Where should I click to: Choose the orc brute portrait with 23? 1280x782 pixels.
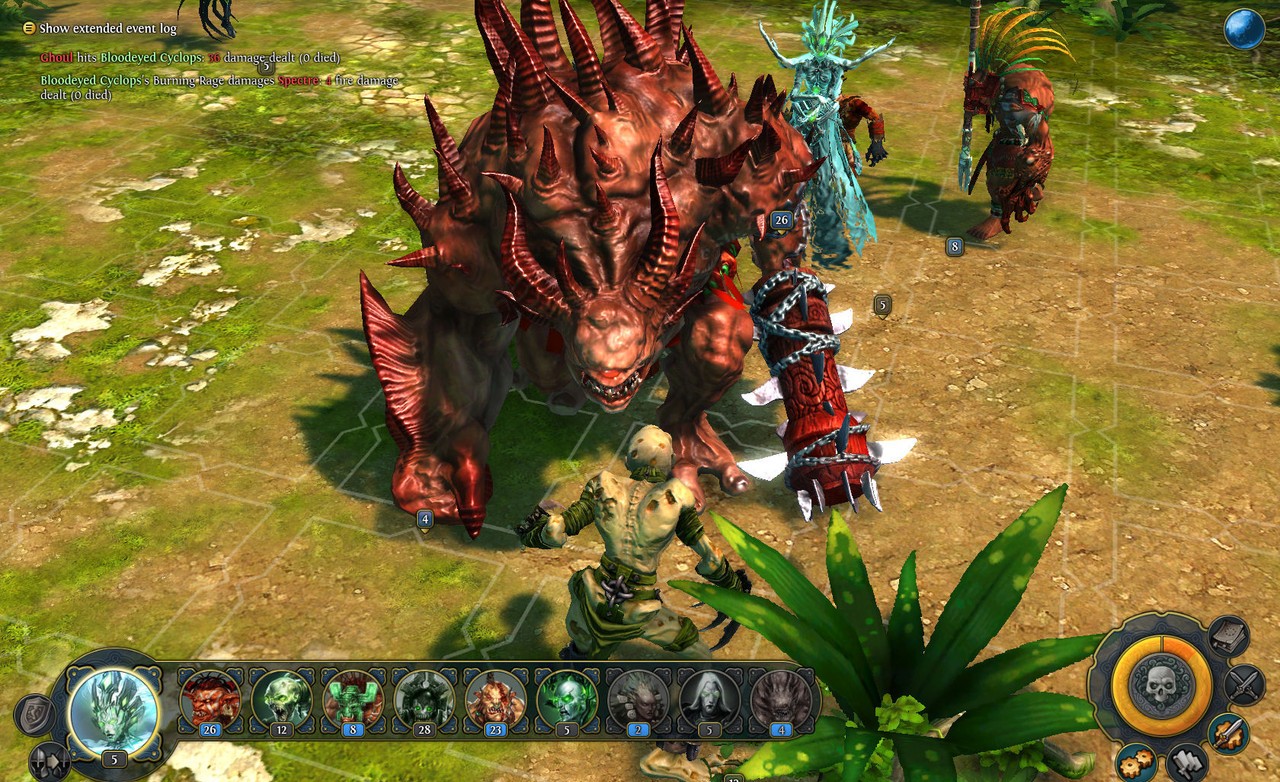click(x=496, y=699)
